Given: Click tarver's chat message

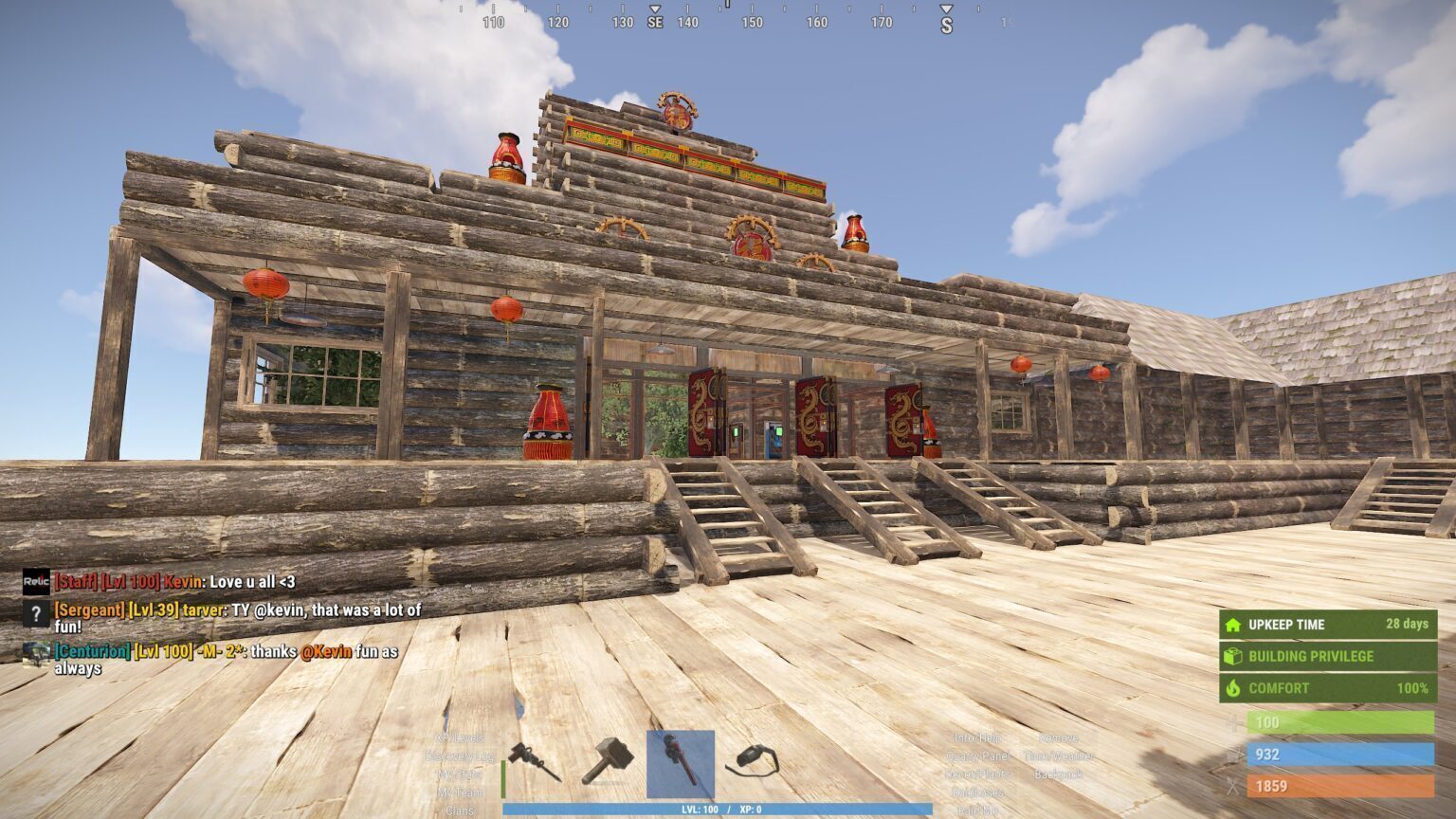Looking at the screenshot, I should pyautogui.click(x=237, y=617).
